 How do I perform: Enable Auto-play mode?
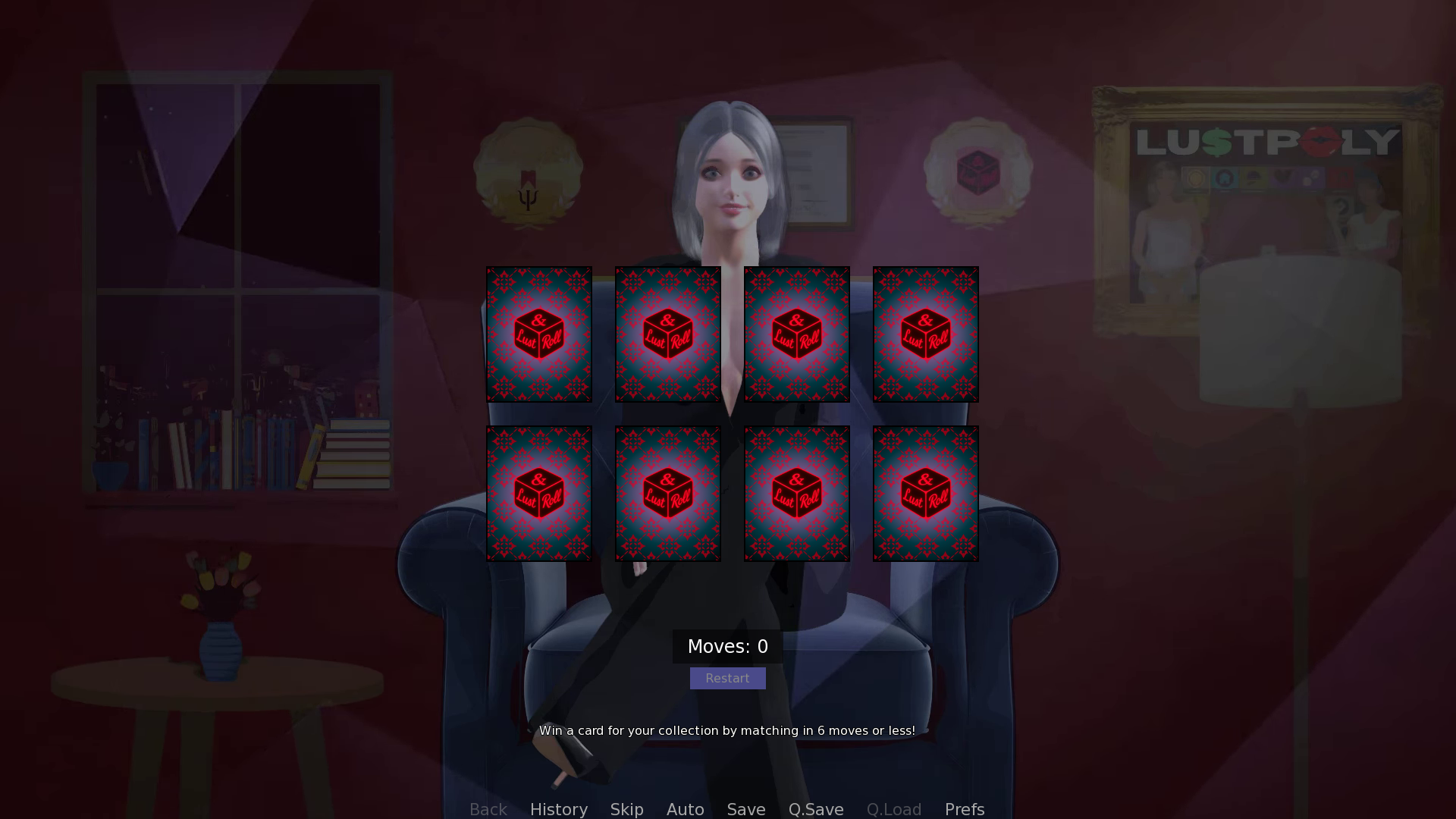pyautogui.click(x=685, y=809)
